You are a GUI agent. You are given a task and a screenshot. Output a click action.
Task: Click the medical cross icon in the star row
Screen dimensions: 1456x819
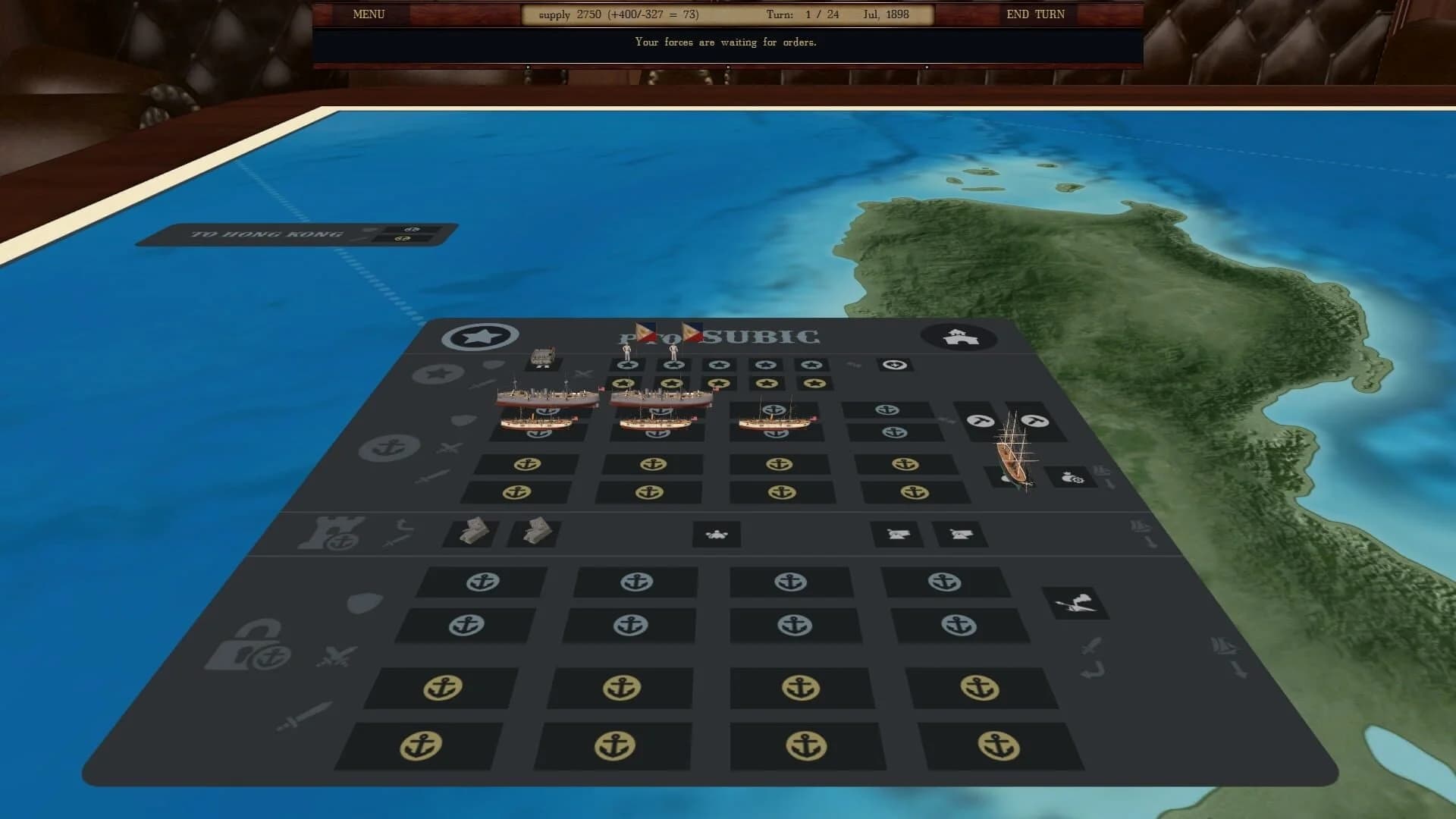(893, 364)
